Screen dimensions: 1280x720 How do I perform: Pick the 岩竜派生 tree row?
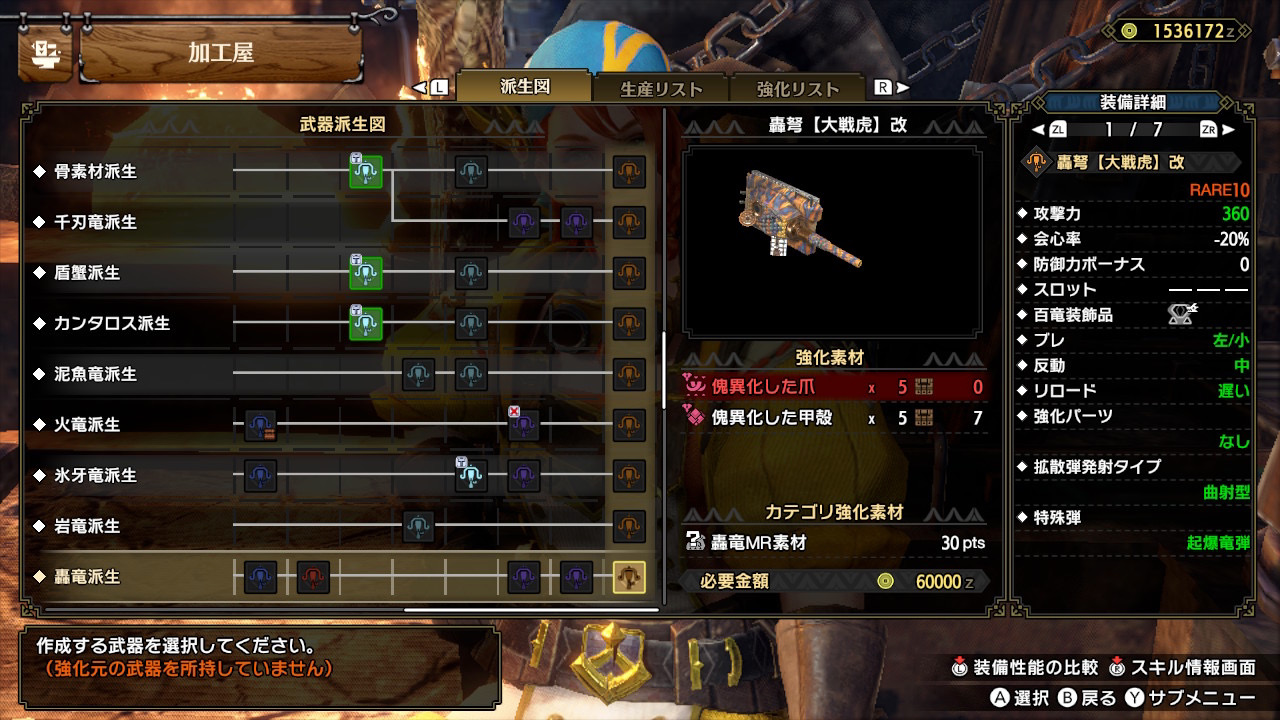87,526
